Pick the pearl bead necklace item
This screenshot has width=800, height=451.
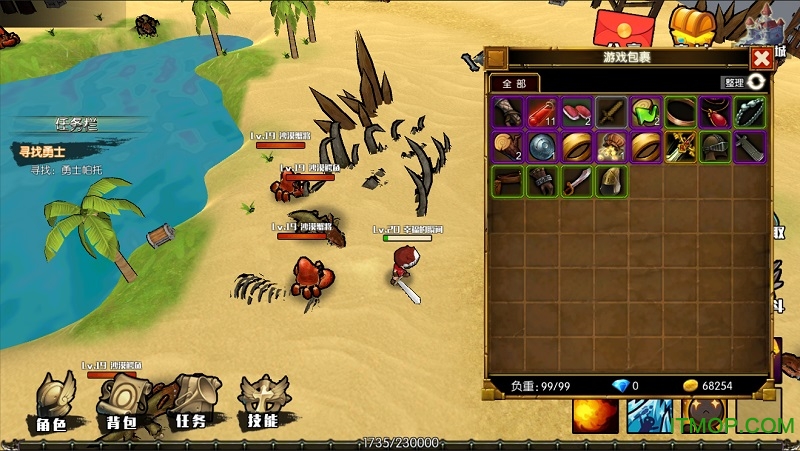click(748, 112)
